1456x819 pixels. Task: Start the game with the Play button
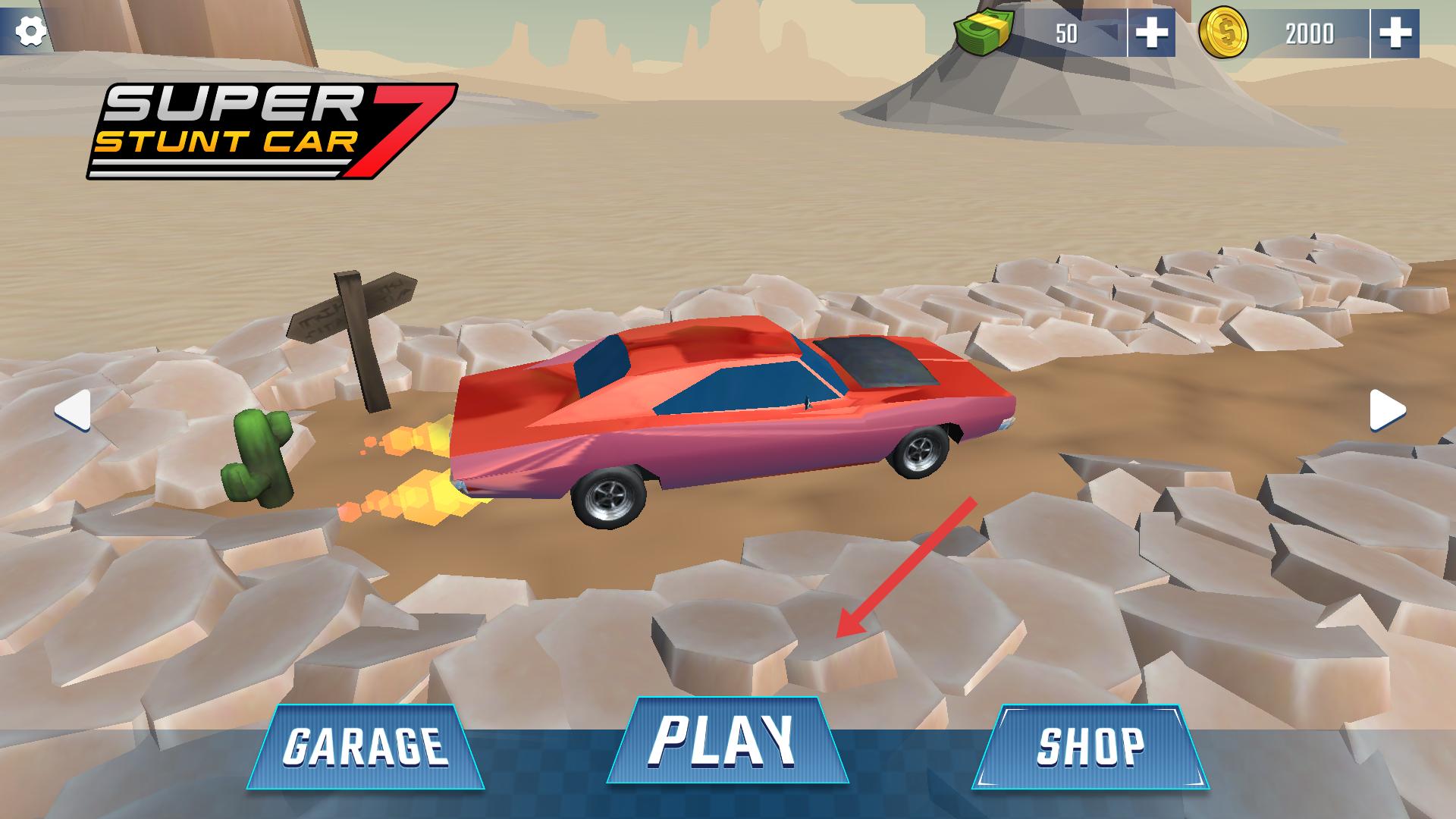tap(726, 740)
